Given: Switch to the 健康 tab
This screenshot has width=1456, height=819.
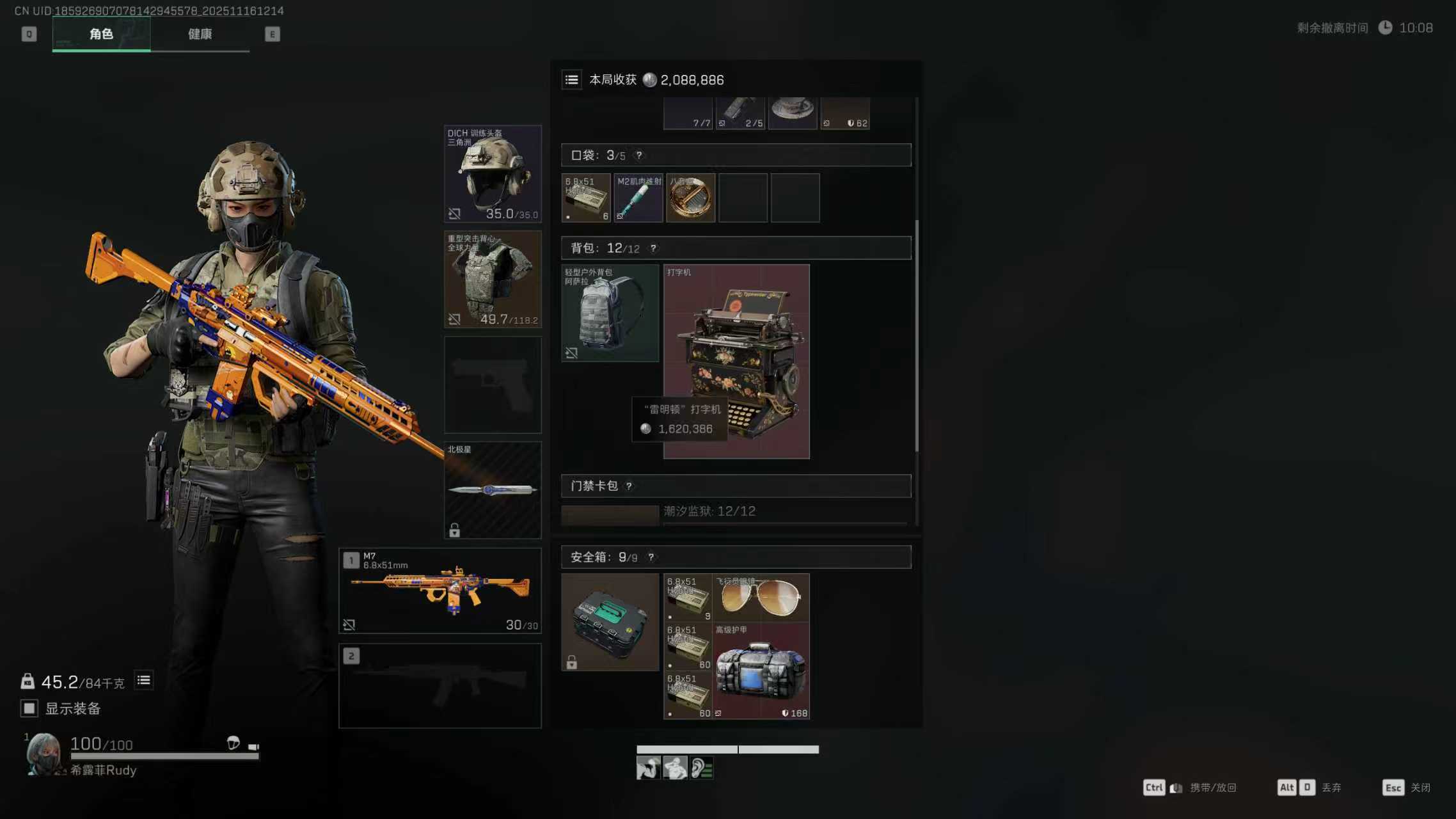Looking at the screenshot, I should (200, 34).
